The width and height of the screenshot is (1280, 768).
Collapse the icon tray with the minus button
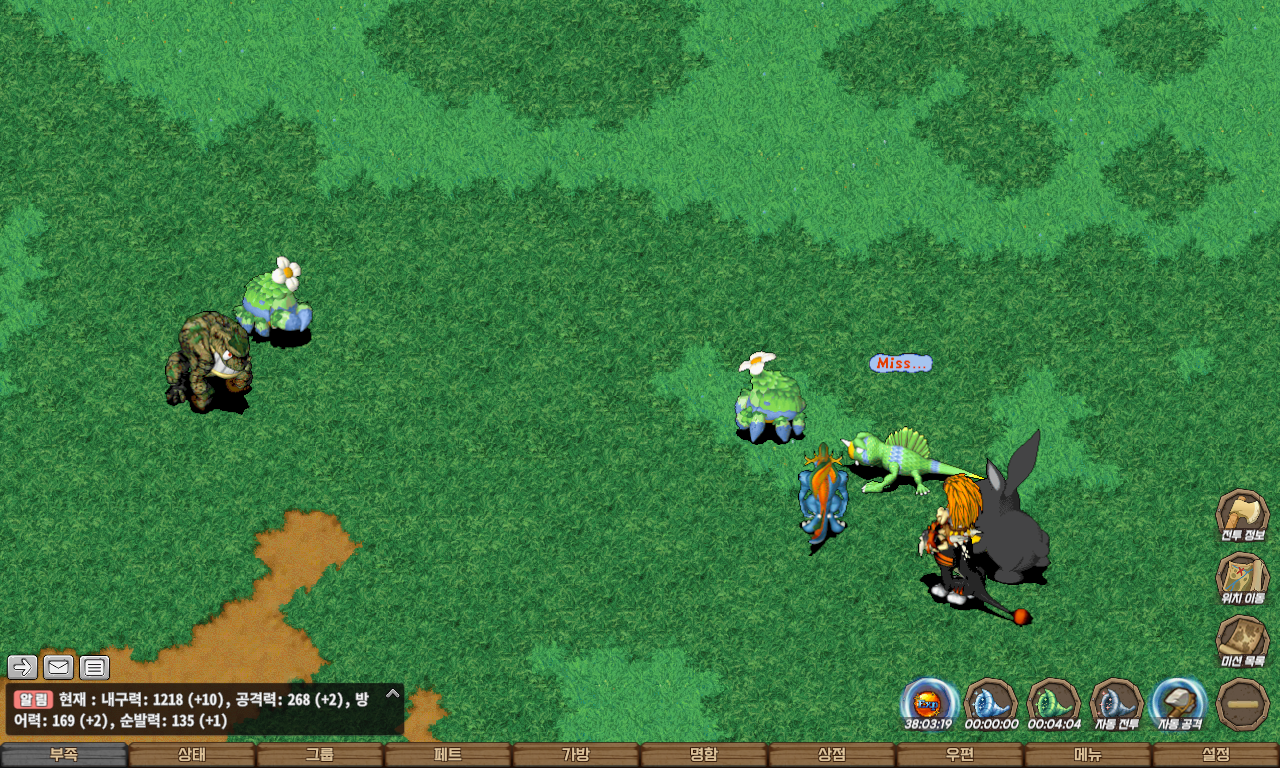[1243, 704]
